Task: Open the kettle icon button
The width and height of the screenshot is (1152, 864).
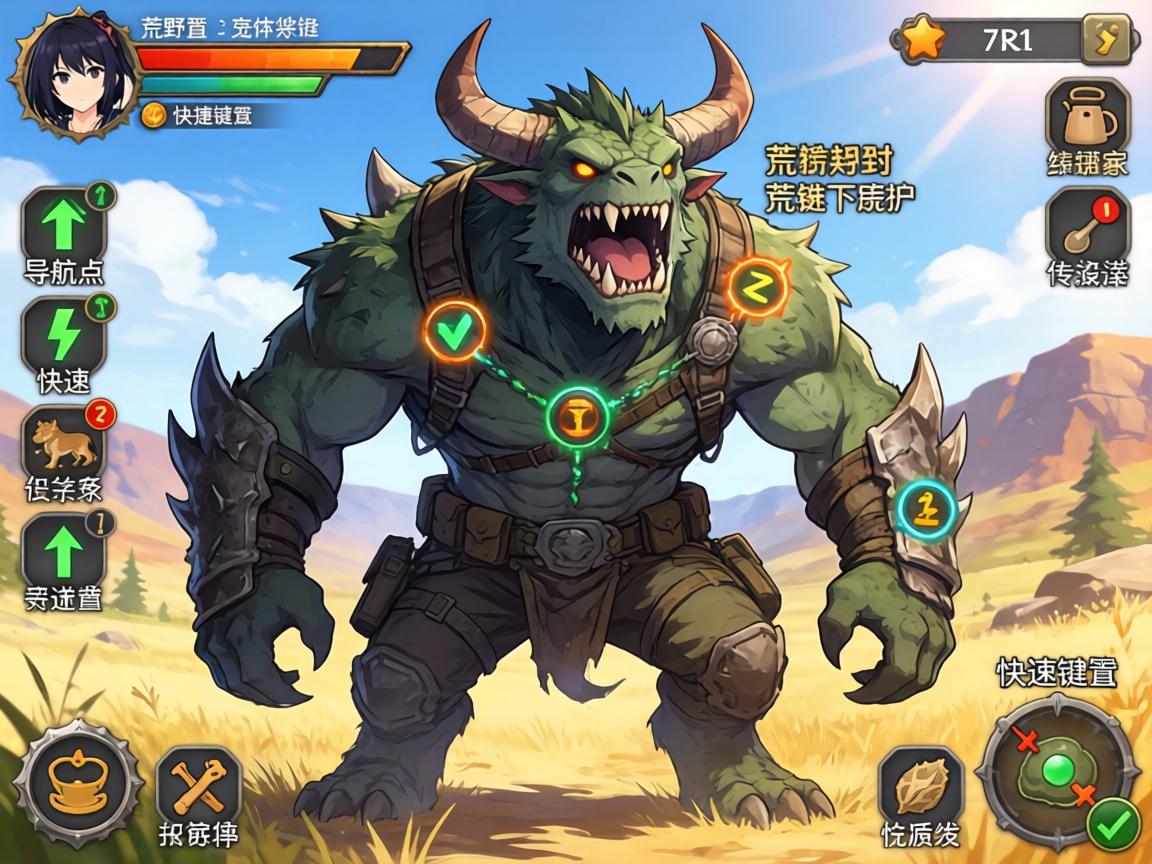Action: click(1087, 117)
